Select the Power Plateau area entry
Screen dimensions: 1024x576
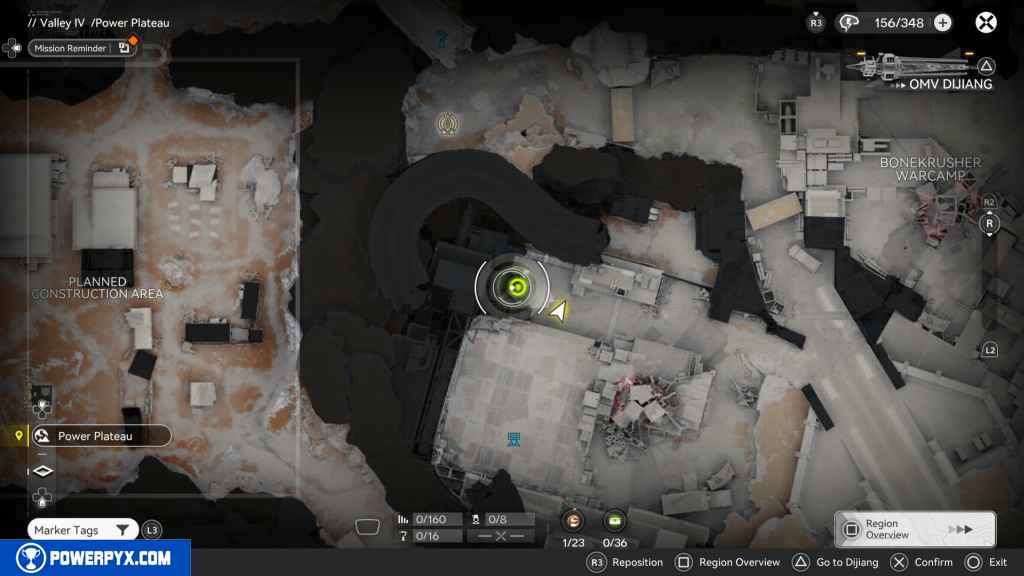pos(98,436)
